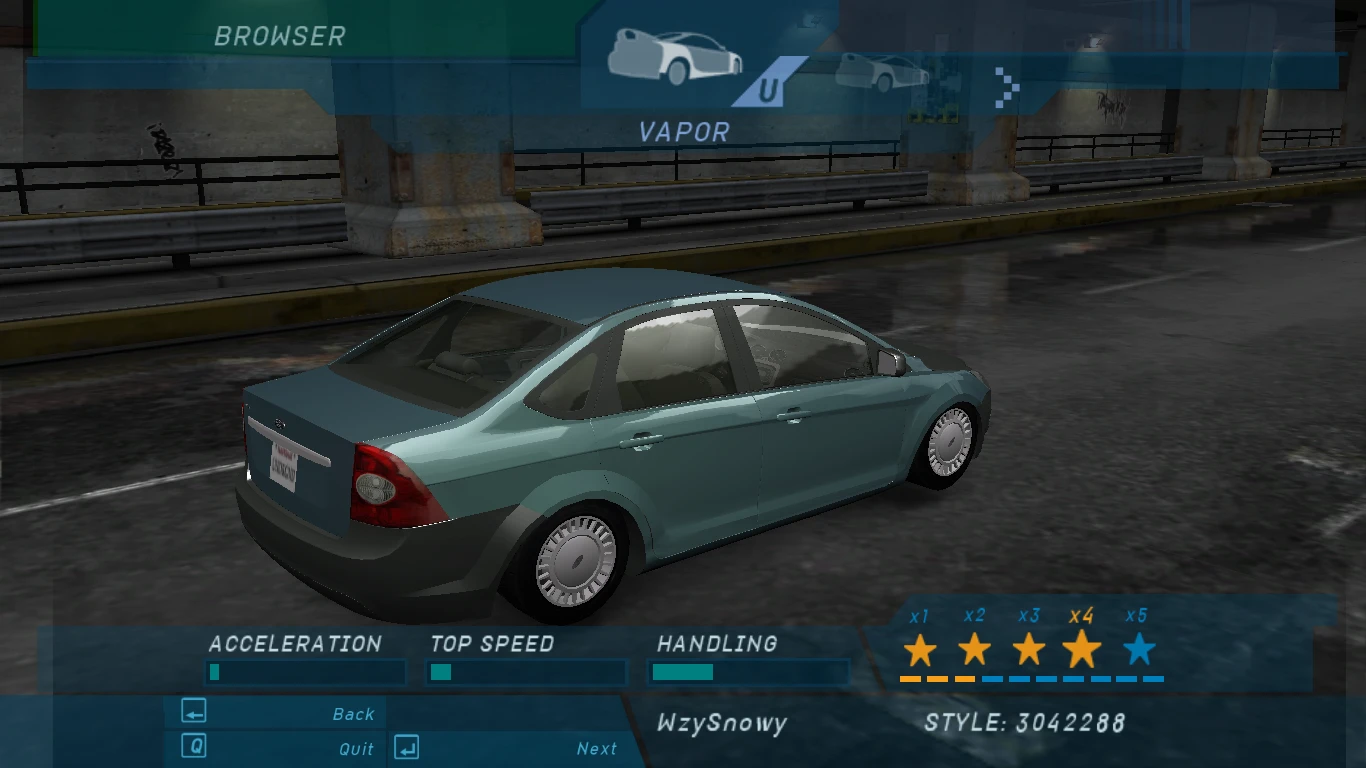Select the x2 star rating

[975, 651]
